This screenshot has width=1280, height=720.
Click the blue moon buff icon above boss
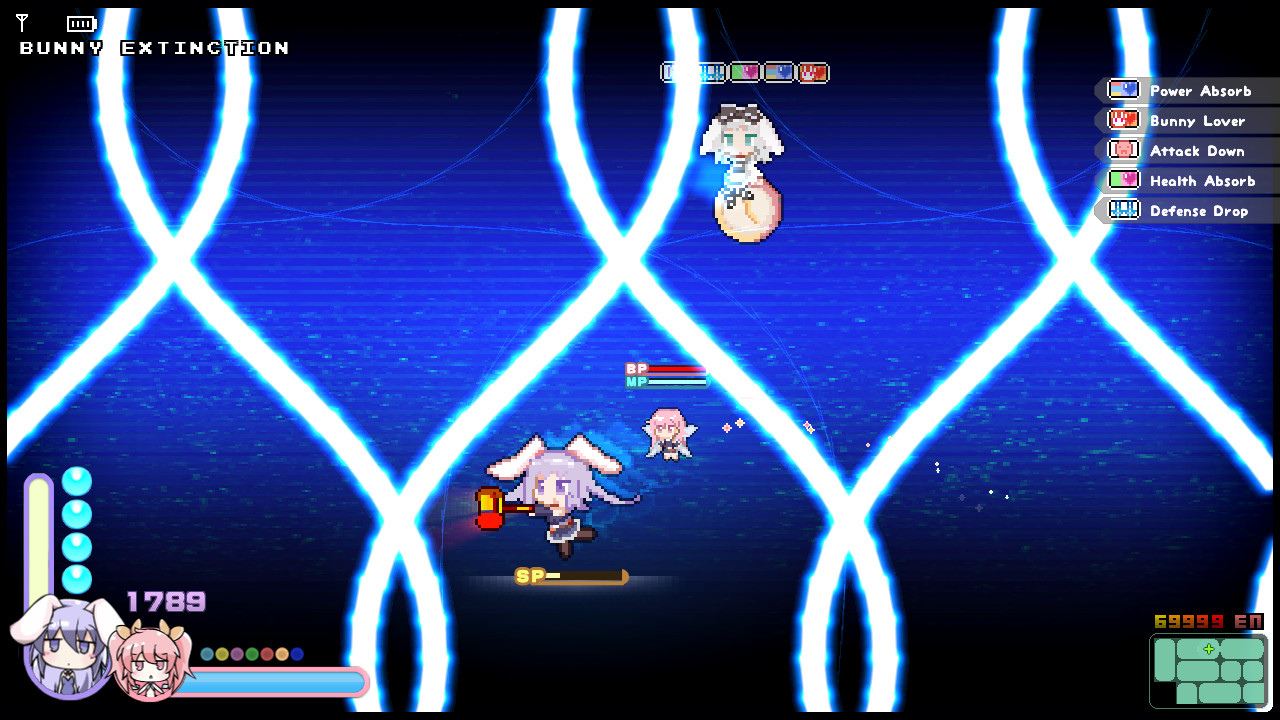tap(781, 72)
